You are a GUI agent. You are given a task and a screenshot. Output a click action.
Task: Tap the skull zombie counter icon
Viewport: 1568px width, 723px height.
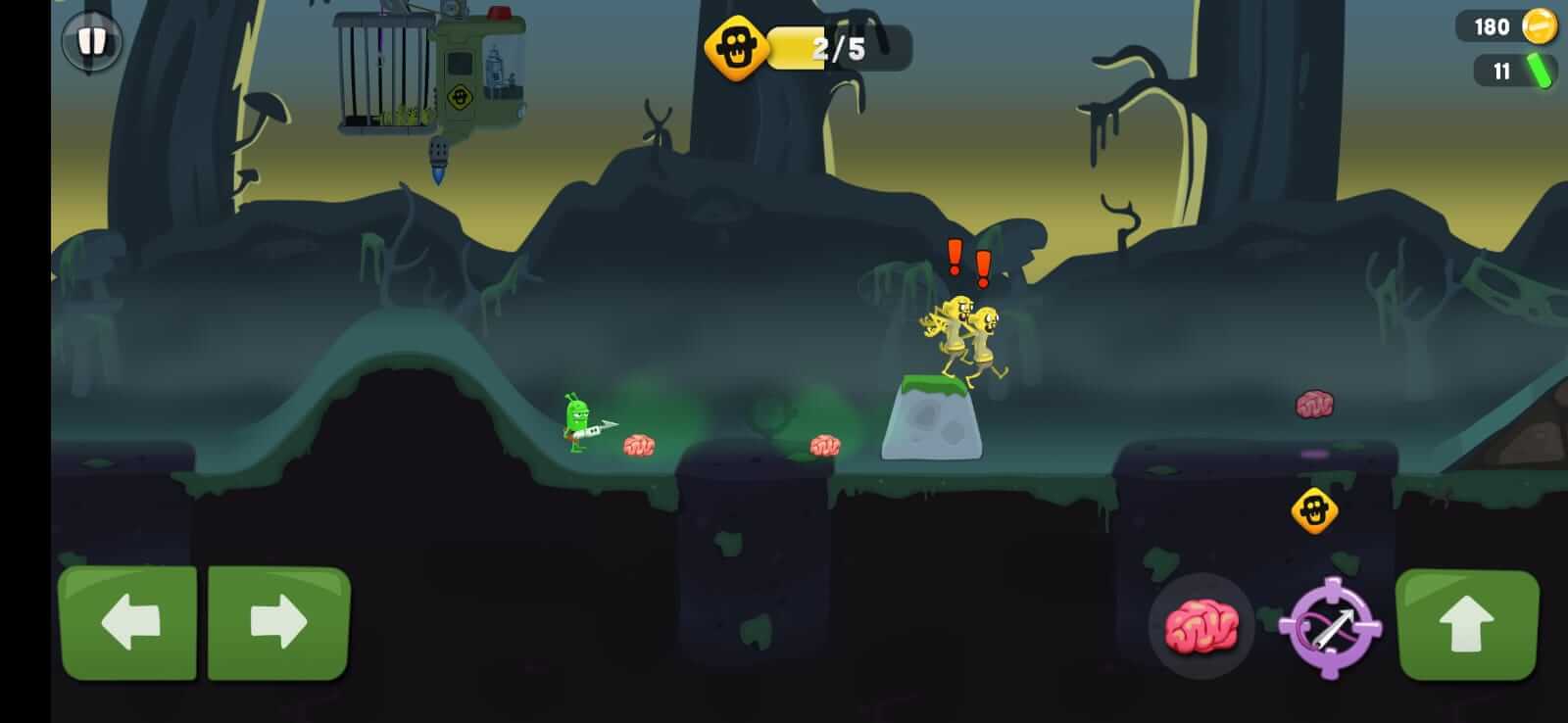pyautogui.click(x=735, y=44)
